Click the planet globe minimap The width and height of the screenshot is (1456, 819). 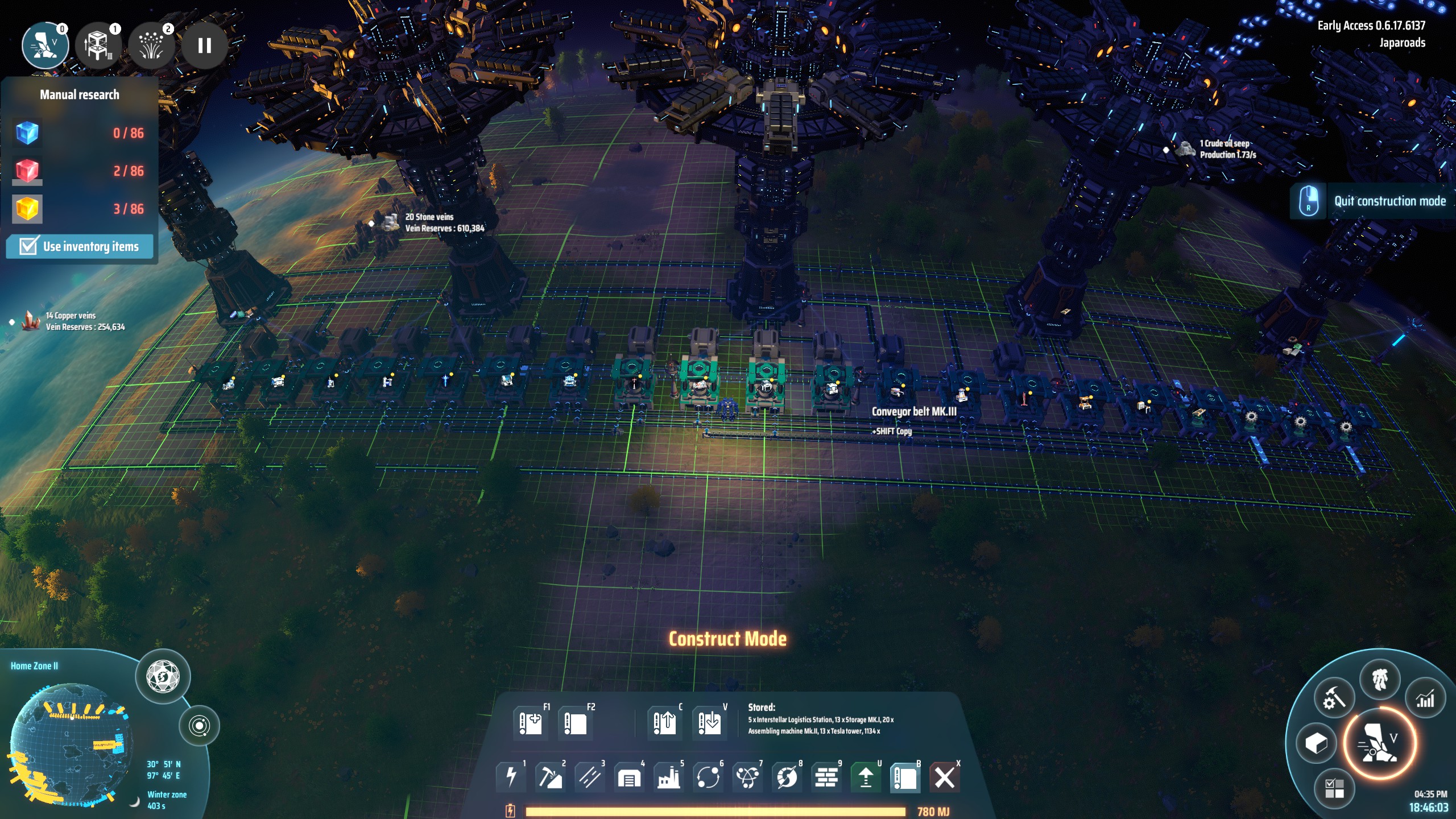click(68, 745)
